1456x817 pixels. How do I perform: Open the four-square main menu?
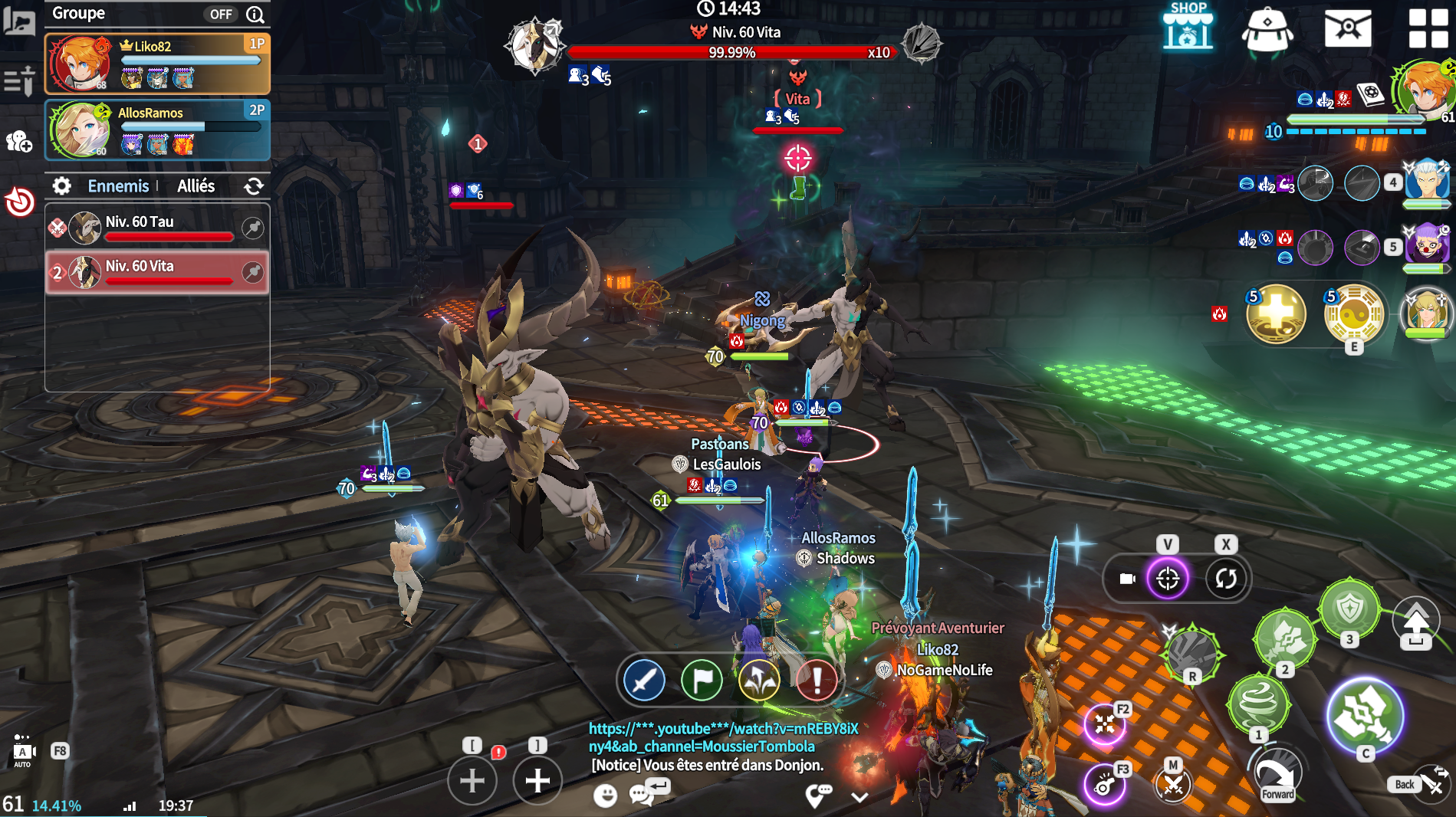click(x=1428, y=28)
